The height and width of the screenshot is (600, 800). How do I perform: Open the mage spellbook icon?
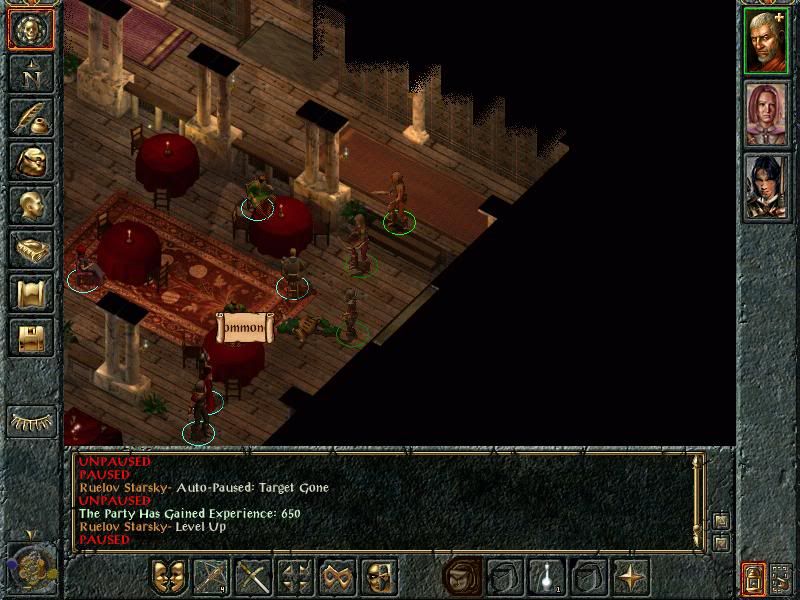coord(31,249)
